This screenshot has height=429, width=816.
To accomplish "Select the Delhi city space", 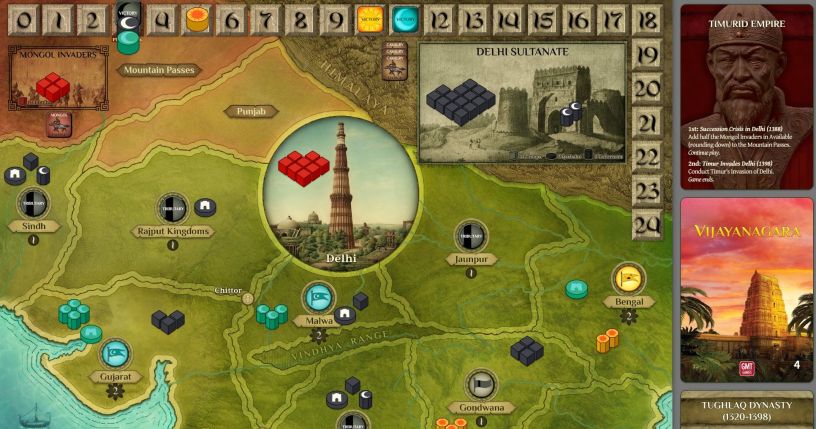I will point(340,195).
